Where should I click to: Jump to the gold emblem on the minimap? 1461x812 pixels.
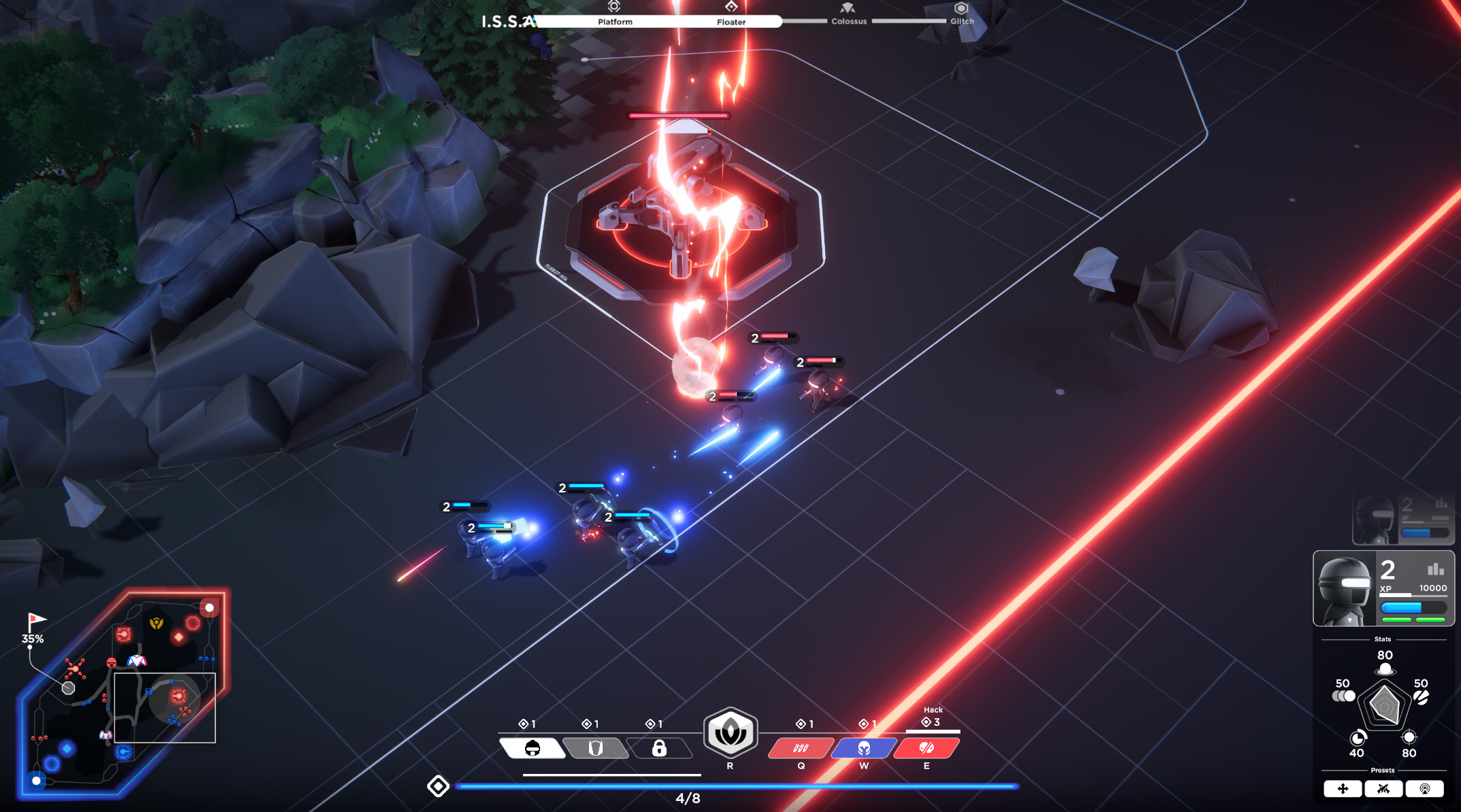click(156, 623)
